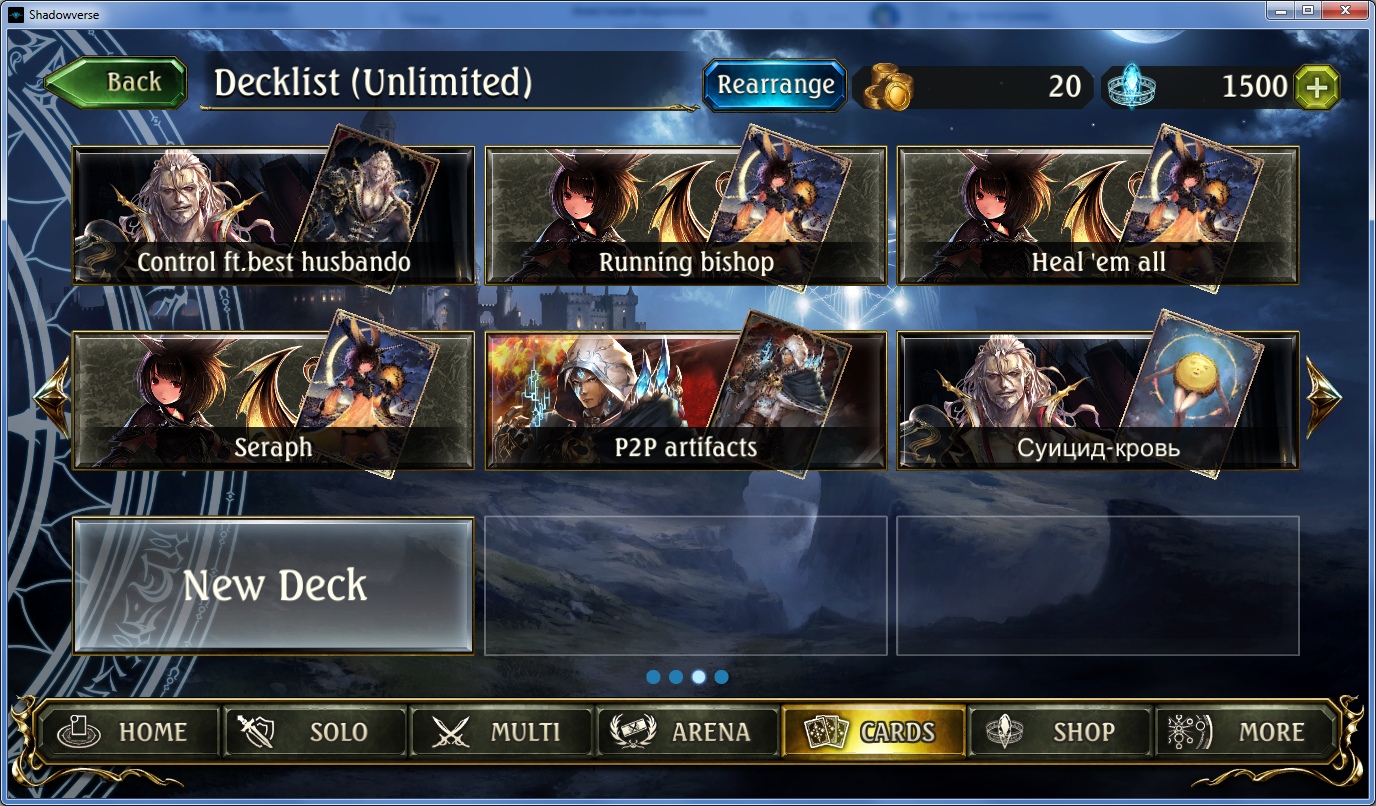This screenshot has height=806, width=1376.
Task: Open the SHOP tab
Action: pos(1060,732)
